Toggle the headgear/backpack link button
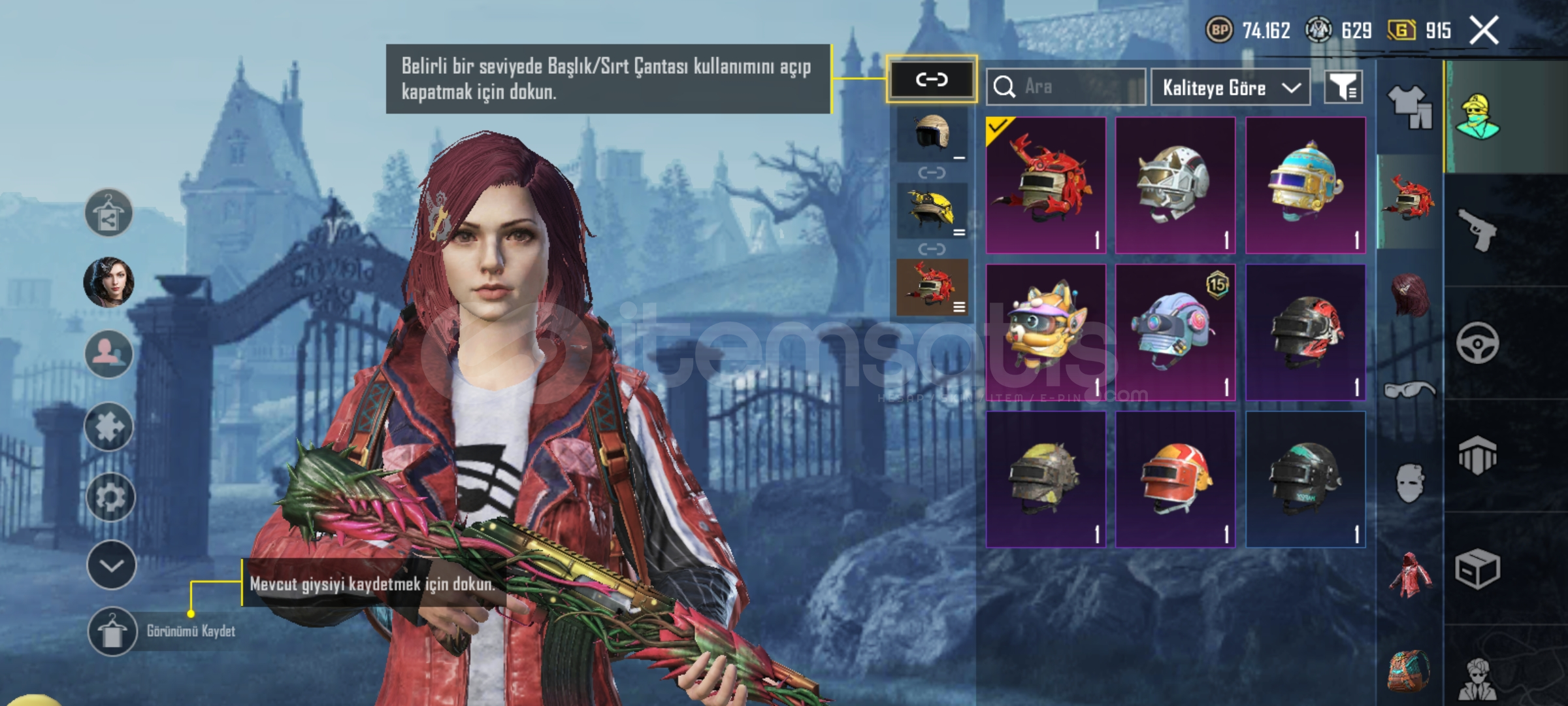Screen dimensions: 1568x706 (932, 80)
